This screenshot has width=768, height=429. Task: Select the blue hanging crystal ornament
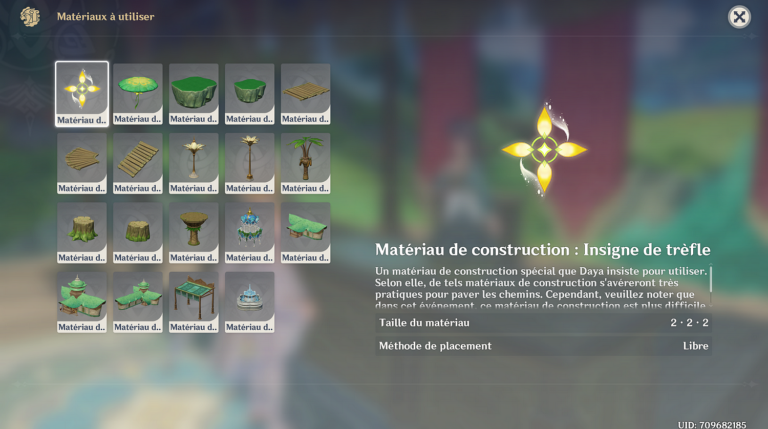tap(250, 233)
